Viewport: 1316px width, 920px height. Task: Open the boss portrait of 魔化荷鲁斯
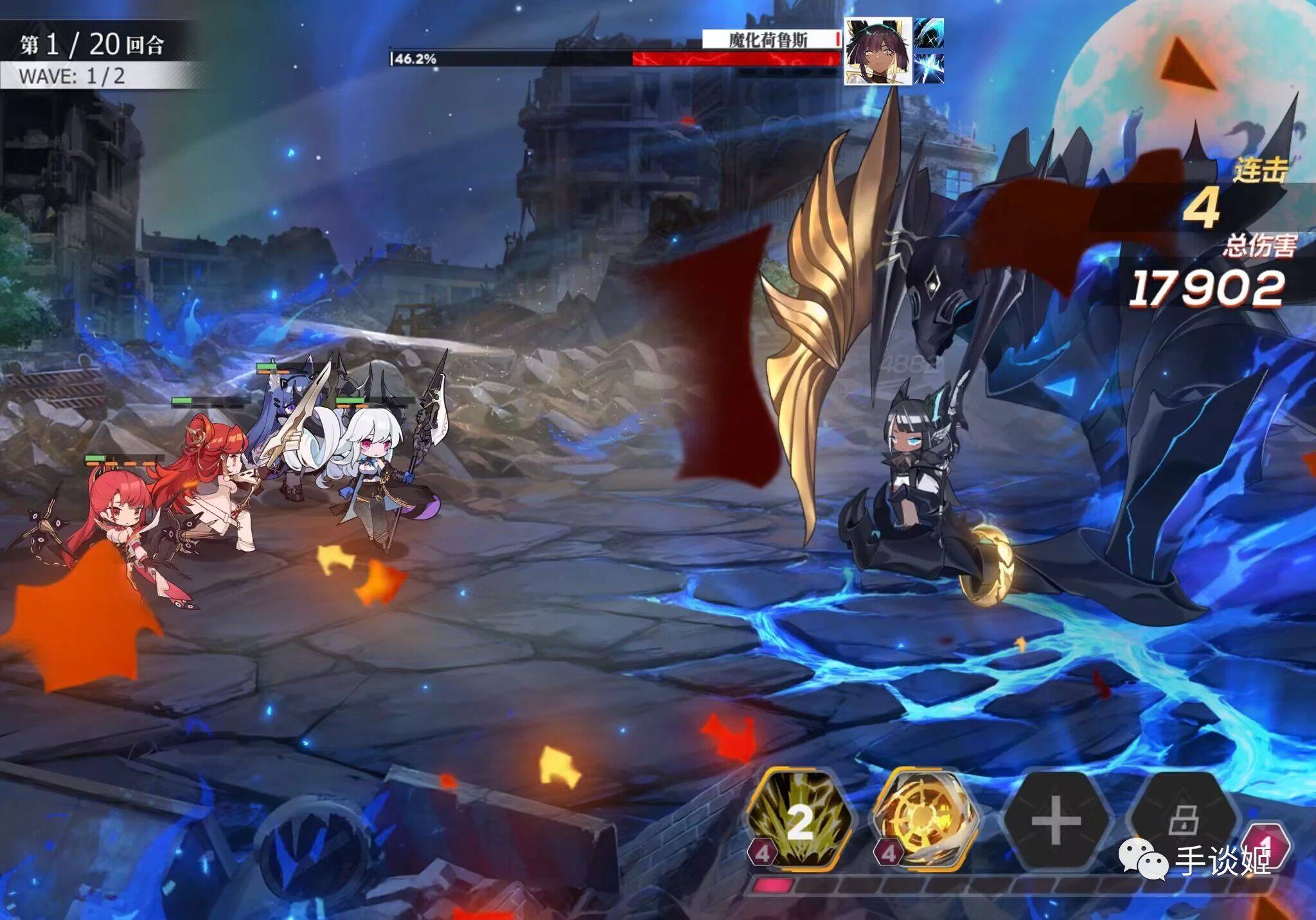point(878,51)
